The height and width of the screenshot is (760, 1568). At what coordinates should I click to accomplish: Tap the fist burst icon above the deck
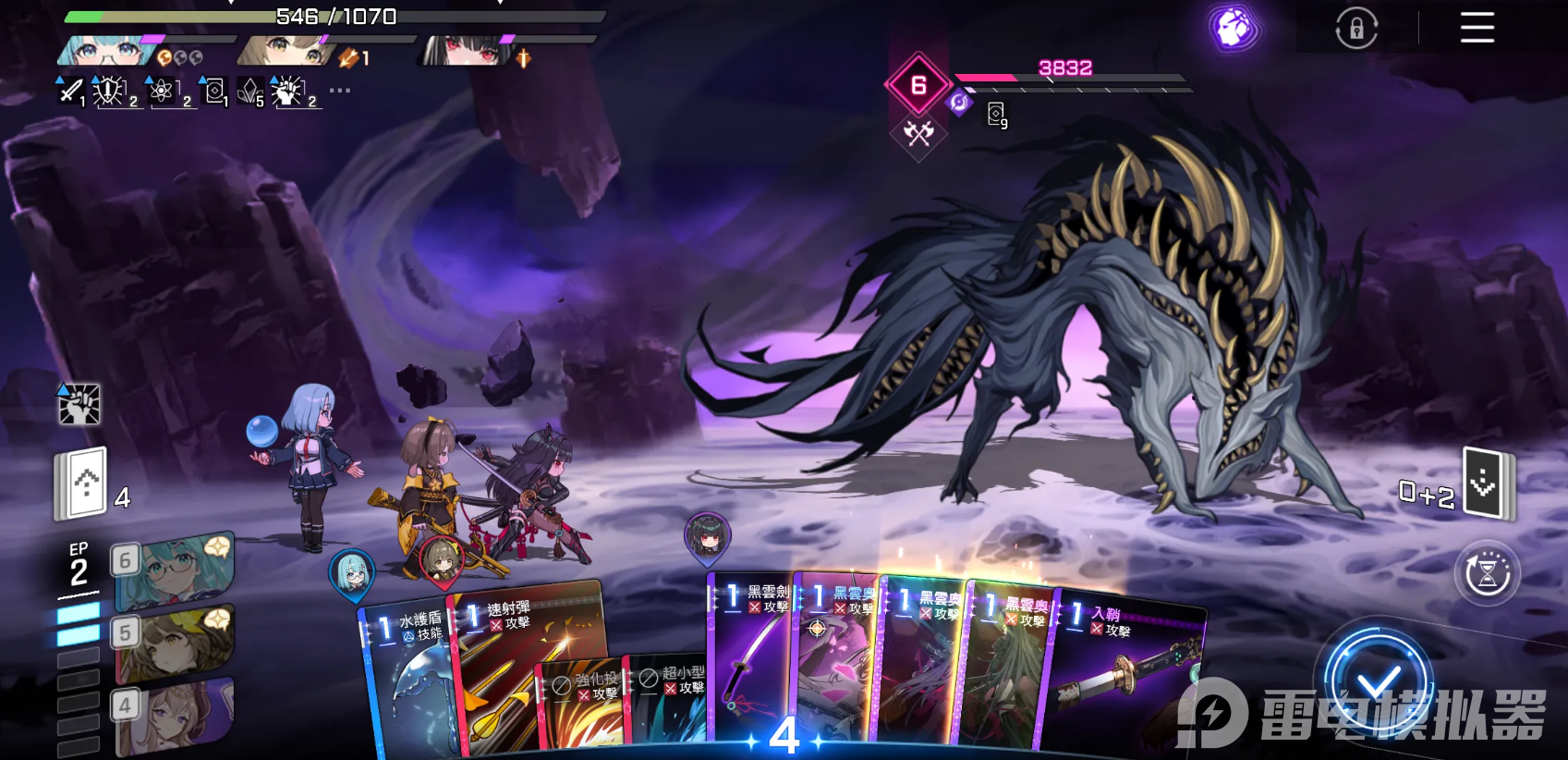tap(79, 405)
